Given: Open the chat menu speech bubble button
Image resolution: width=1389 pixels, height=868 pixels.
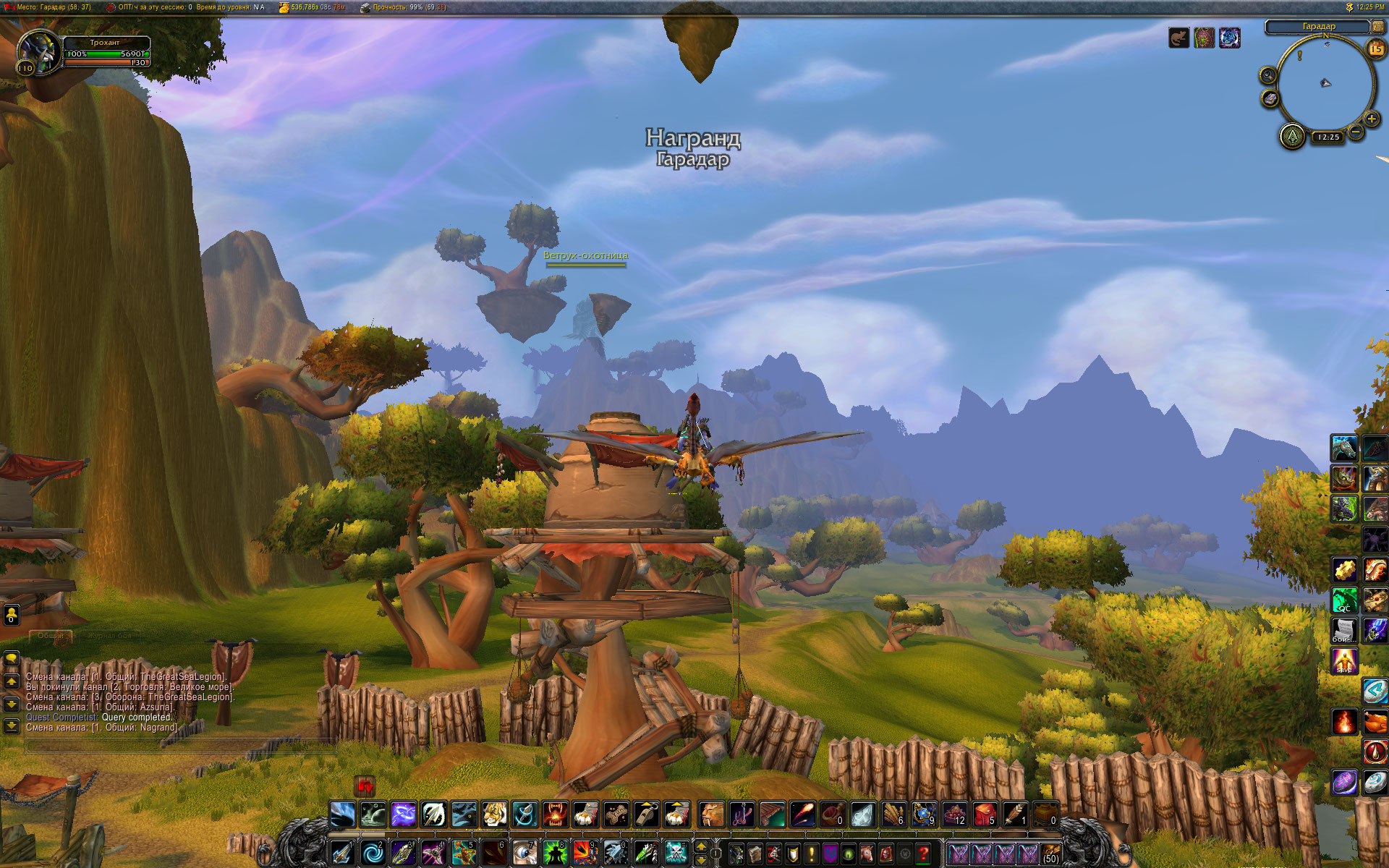Looking at the screenshot, I should click(x=11, y=659).
